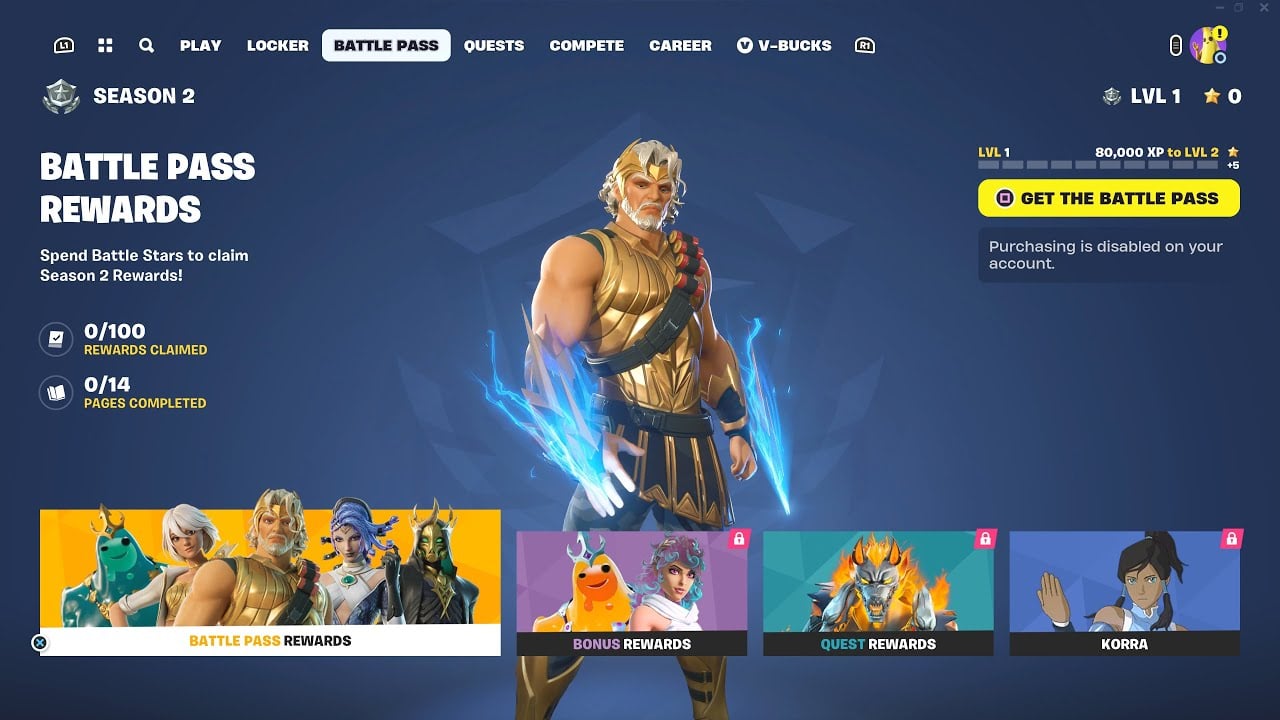
Task: Click the pages completed book icon
Action: [x=56, y=391]
